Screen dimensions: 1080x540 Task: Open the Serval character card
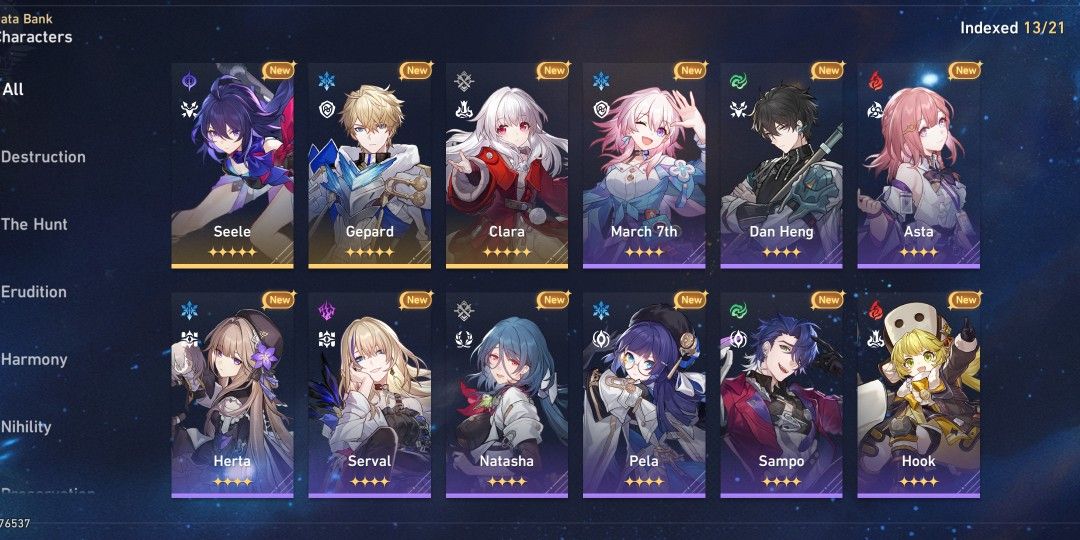pos(369,395)
